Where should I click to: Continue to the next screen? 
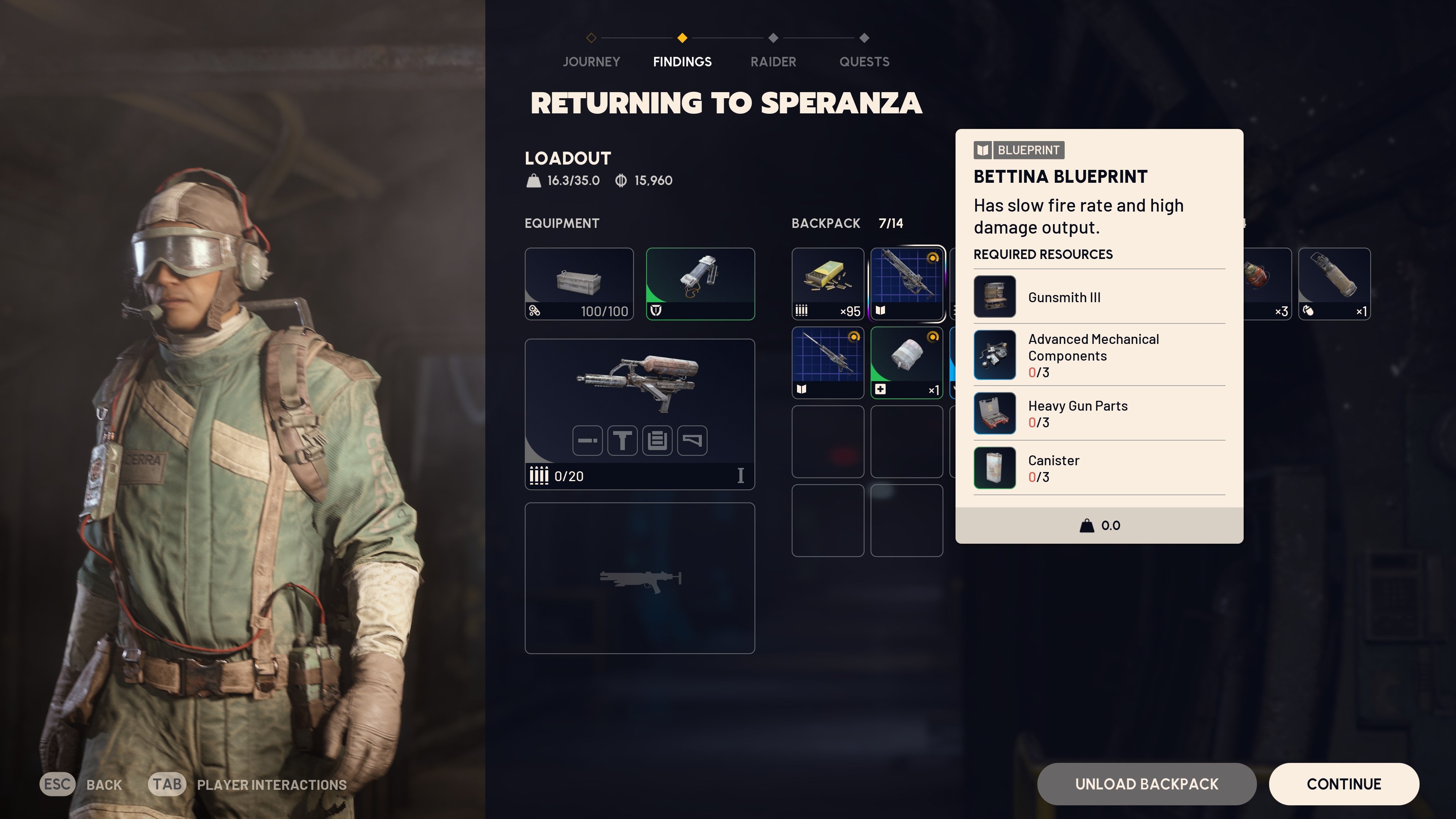click(x=1343, y=784)
